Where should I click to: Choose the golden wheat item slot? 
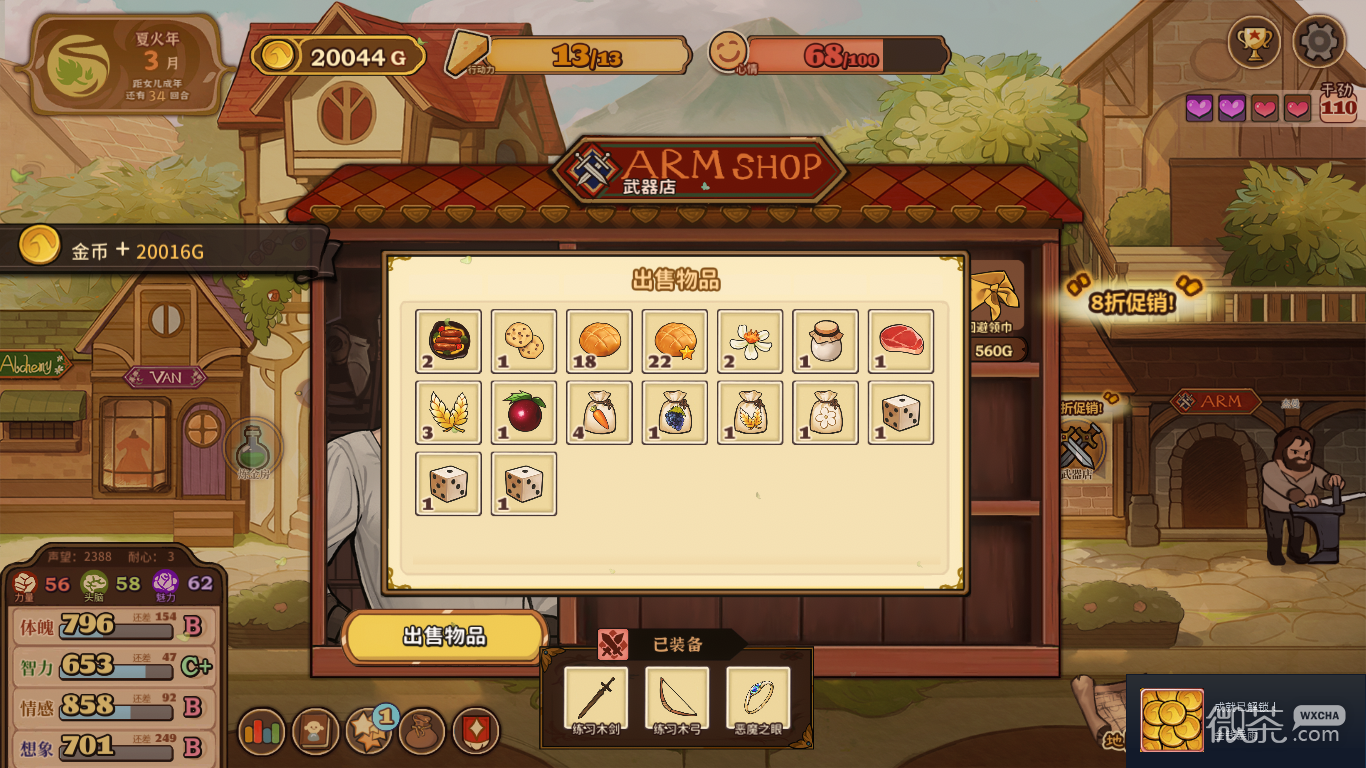(x=448, y=412)
